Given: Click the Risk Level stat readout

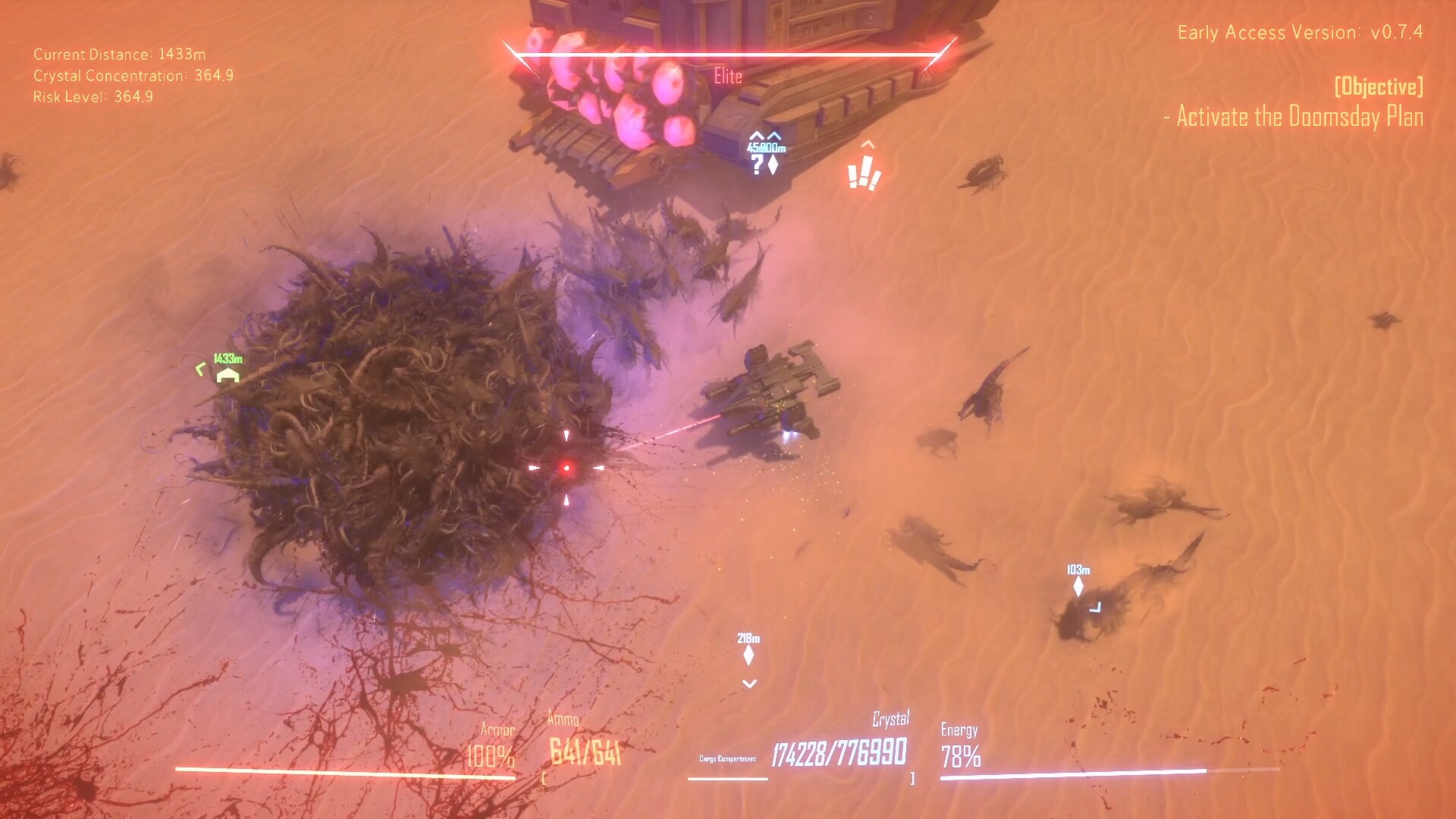Looking at the screenshot, I should (92, 97).
